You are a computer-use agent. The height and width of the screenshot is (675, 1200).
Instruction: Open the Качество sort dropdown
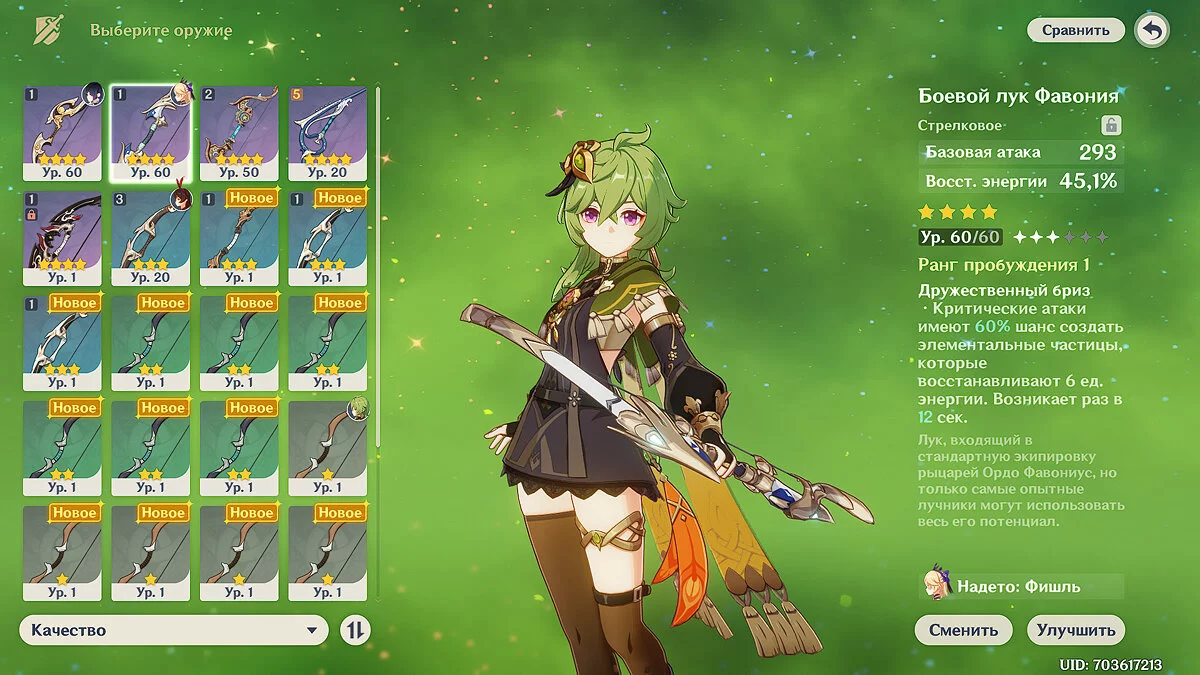[x=173, y=630]
